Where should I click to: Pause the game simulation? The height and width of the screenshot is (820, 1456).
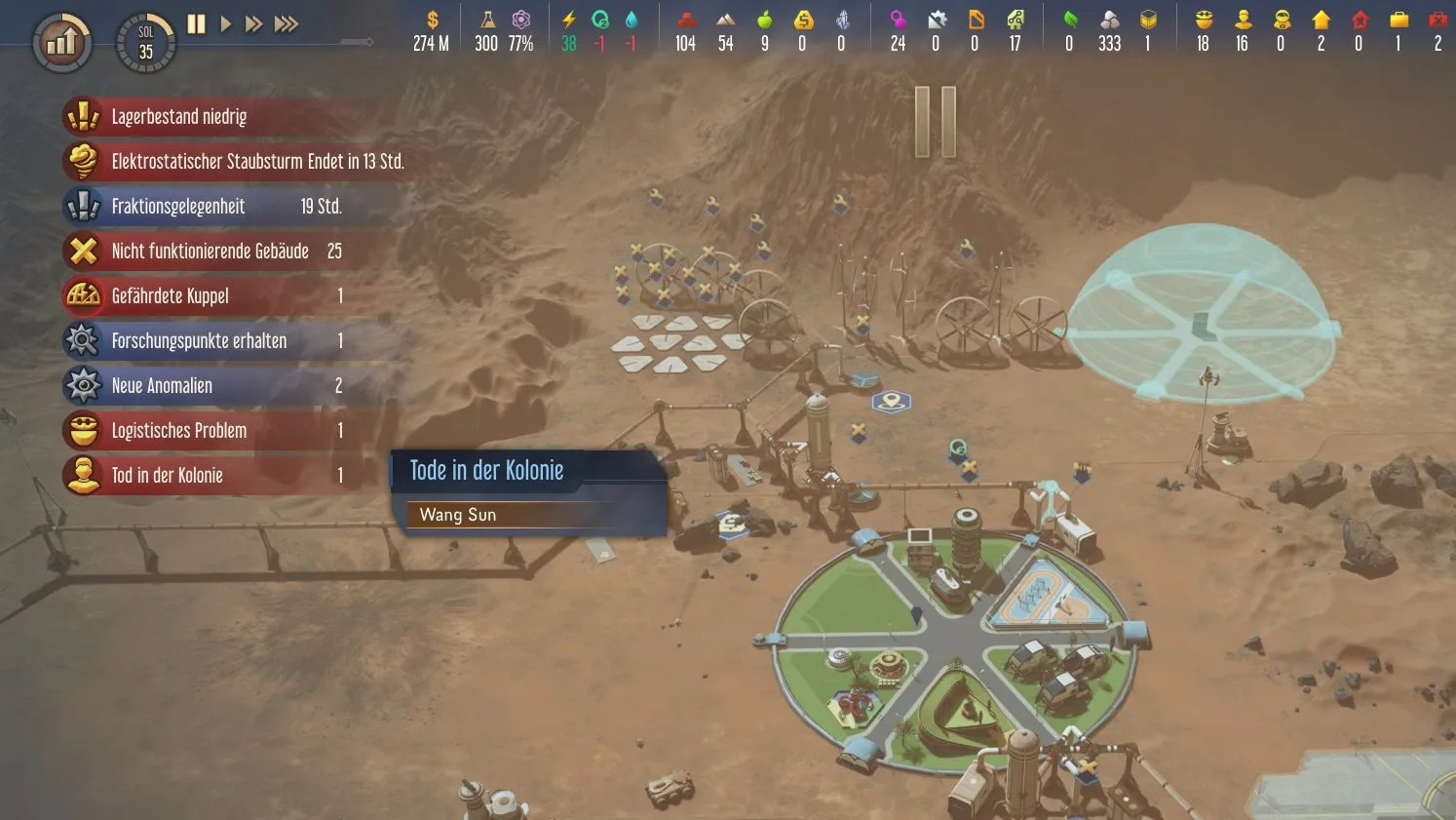(195, 23)
